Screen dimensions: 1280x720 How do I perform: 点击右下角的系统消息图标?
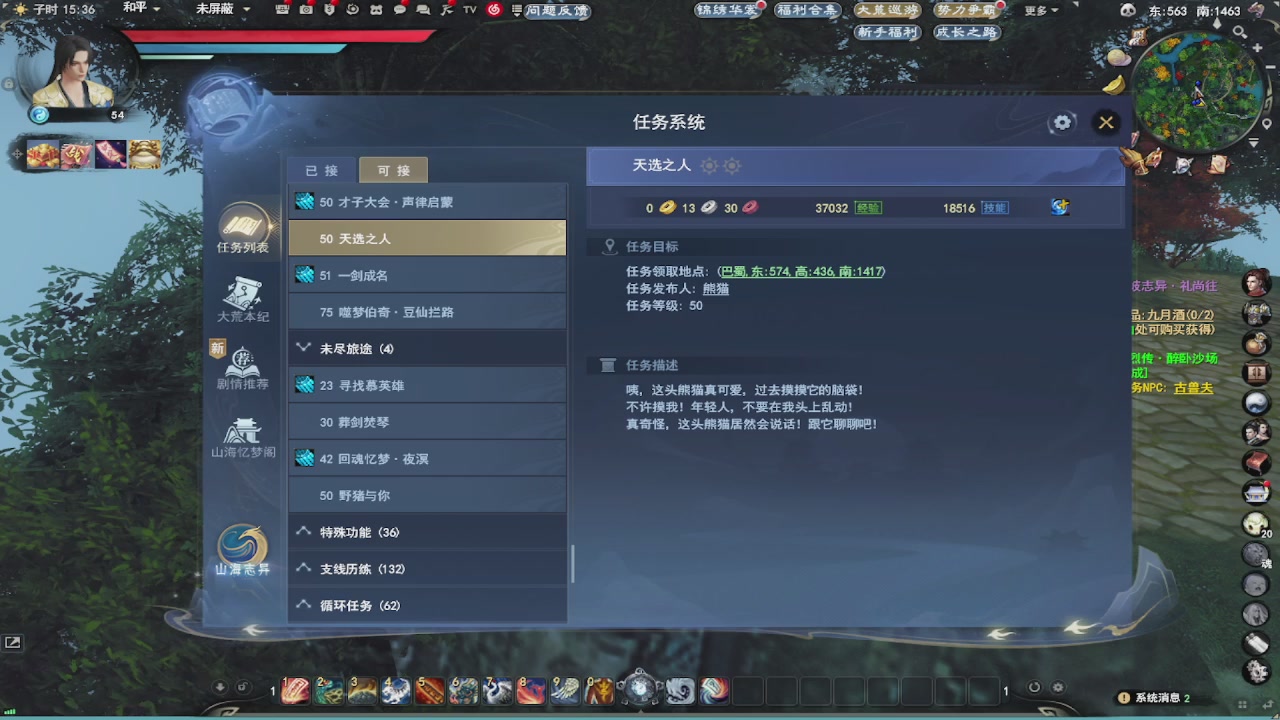pyautogui.click(x=1125, y=698)
